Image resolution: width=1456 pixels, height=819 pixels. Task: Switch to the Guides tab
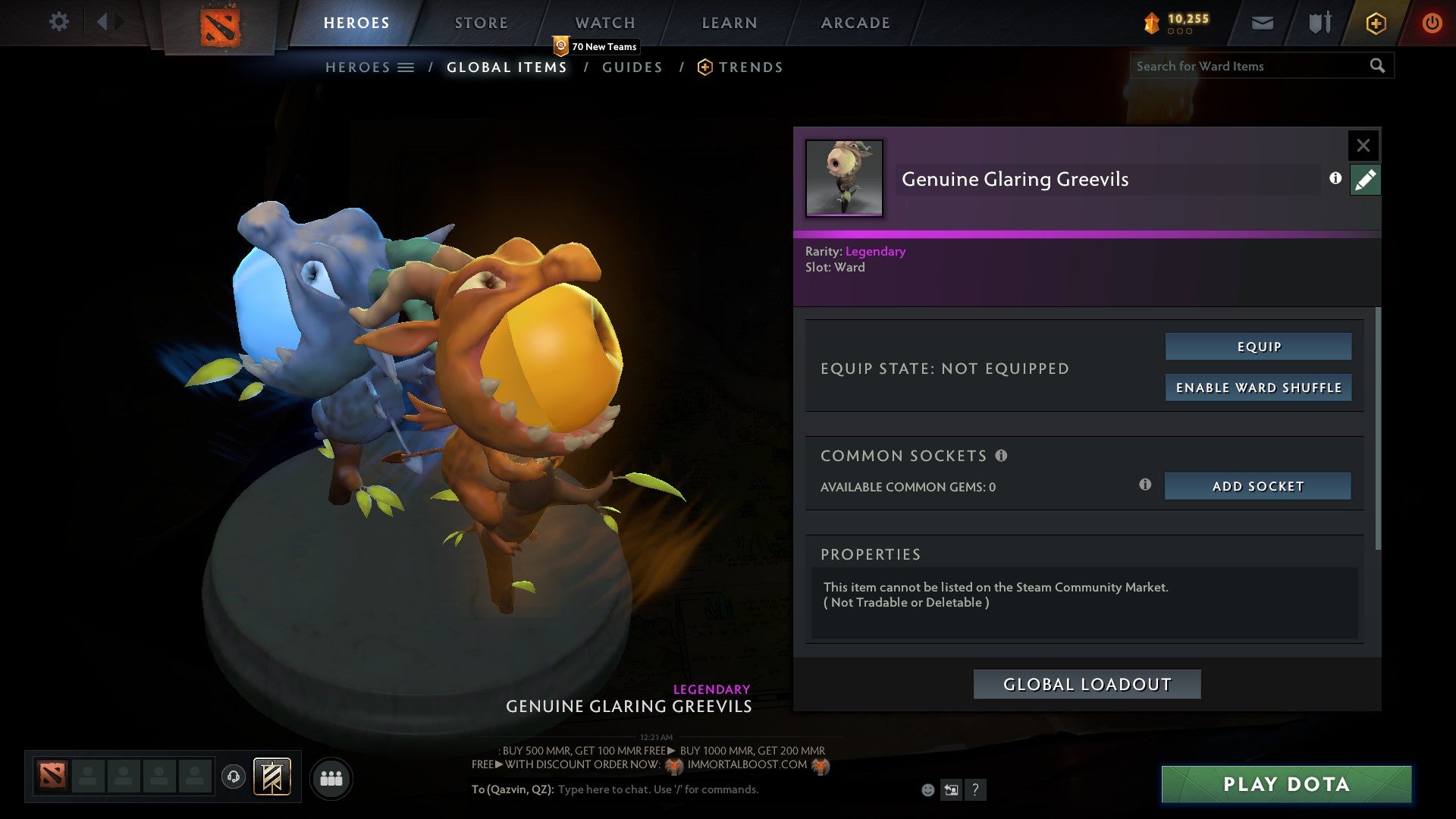point(633,67)
